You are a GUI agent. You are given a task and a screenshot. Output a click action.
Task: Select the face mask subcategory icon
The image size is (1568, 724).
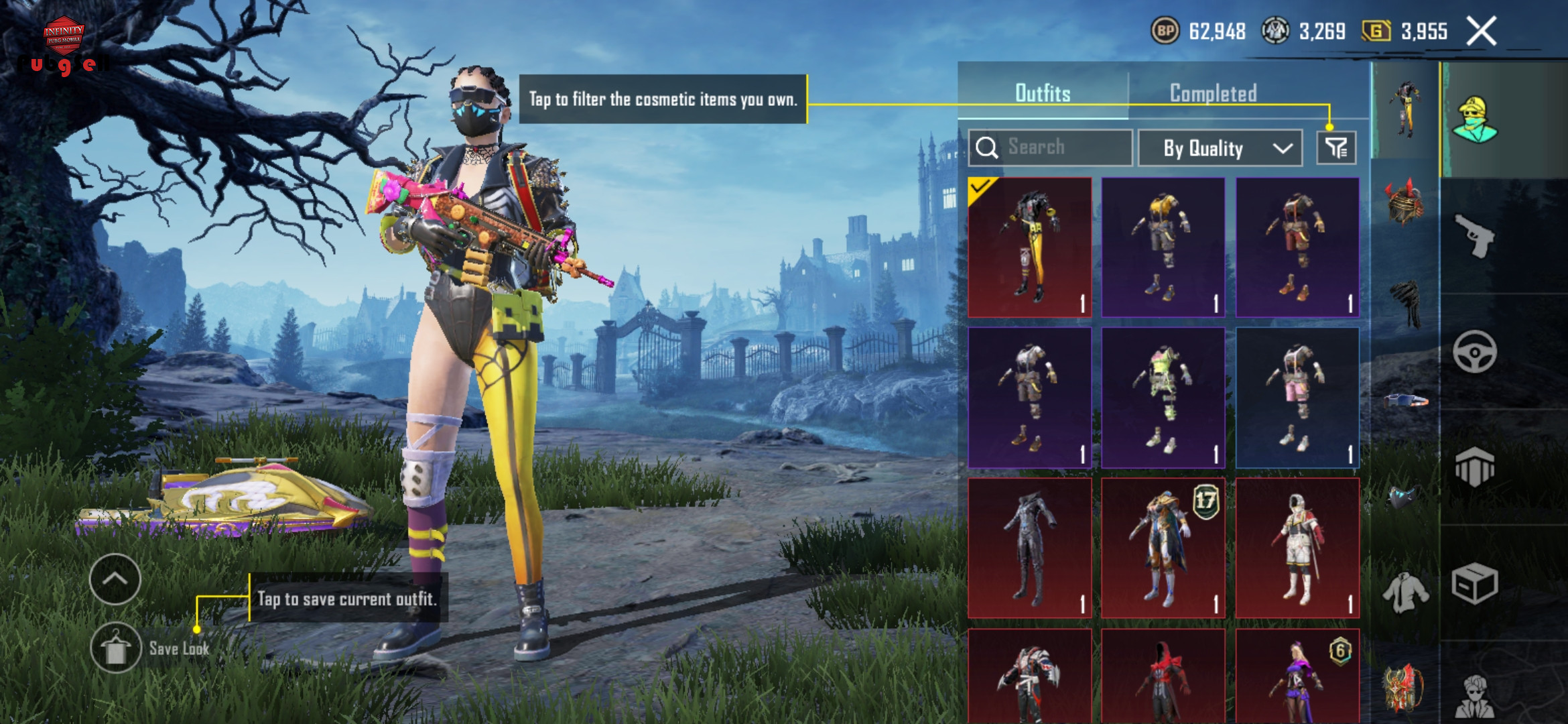pyautogui.click(x=1404, y=497)
